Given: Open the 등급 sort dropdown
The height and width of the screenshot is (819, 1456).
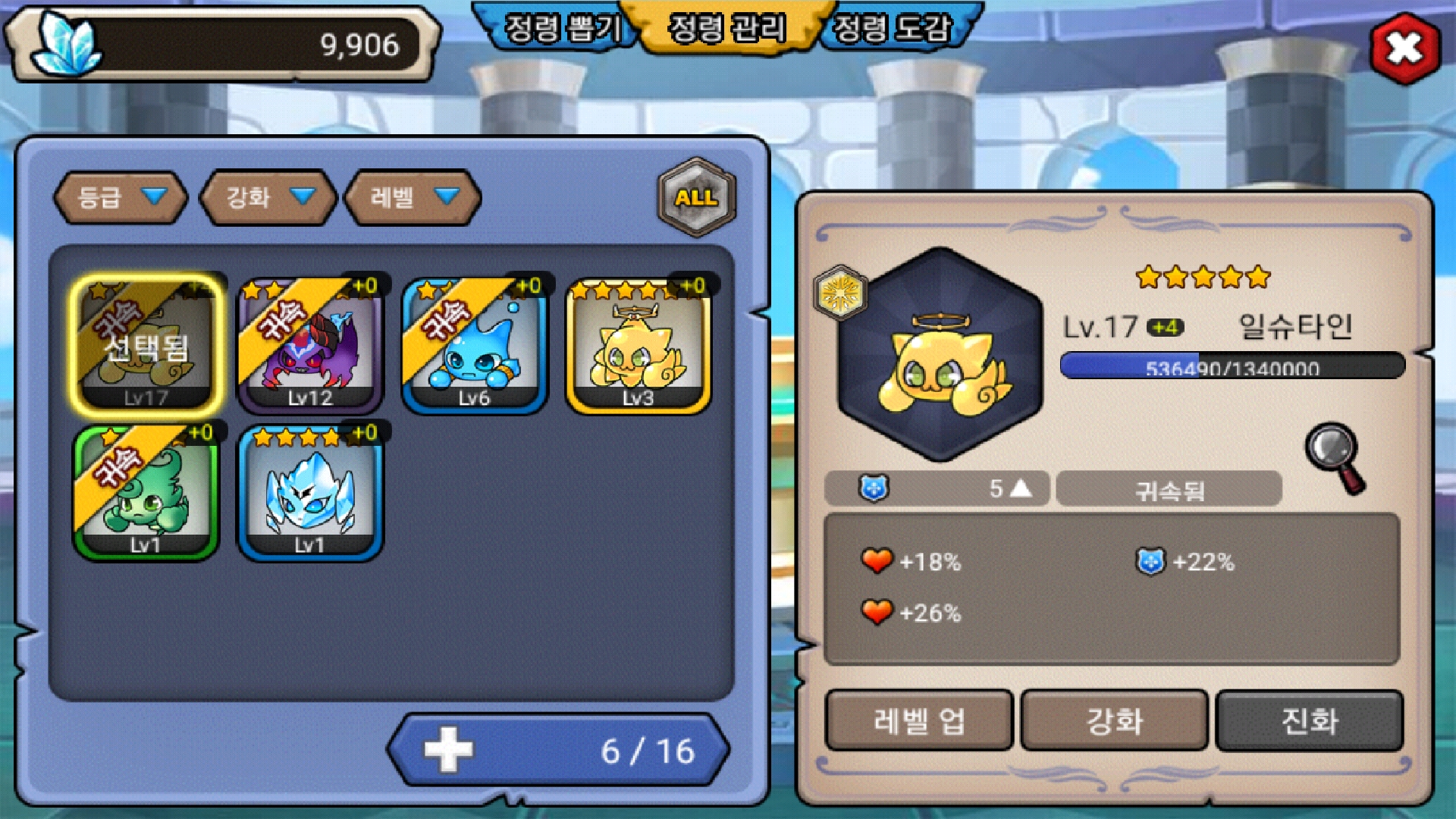Looking at the screenshot, I should 120,198.
